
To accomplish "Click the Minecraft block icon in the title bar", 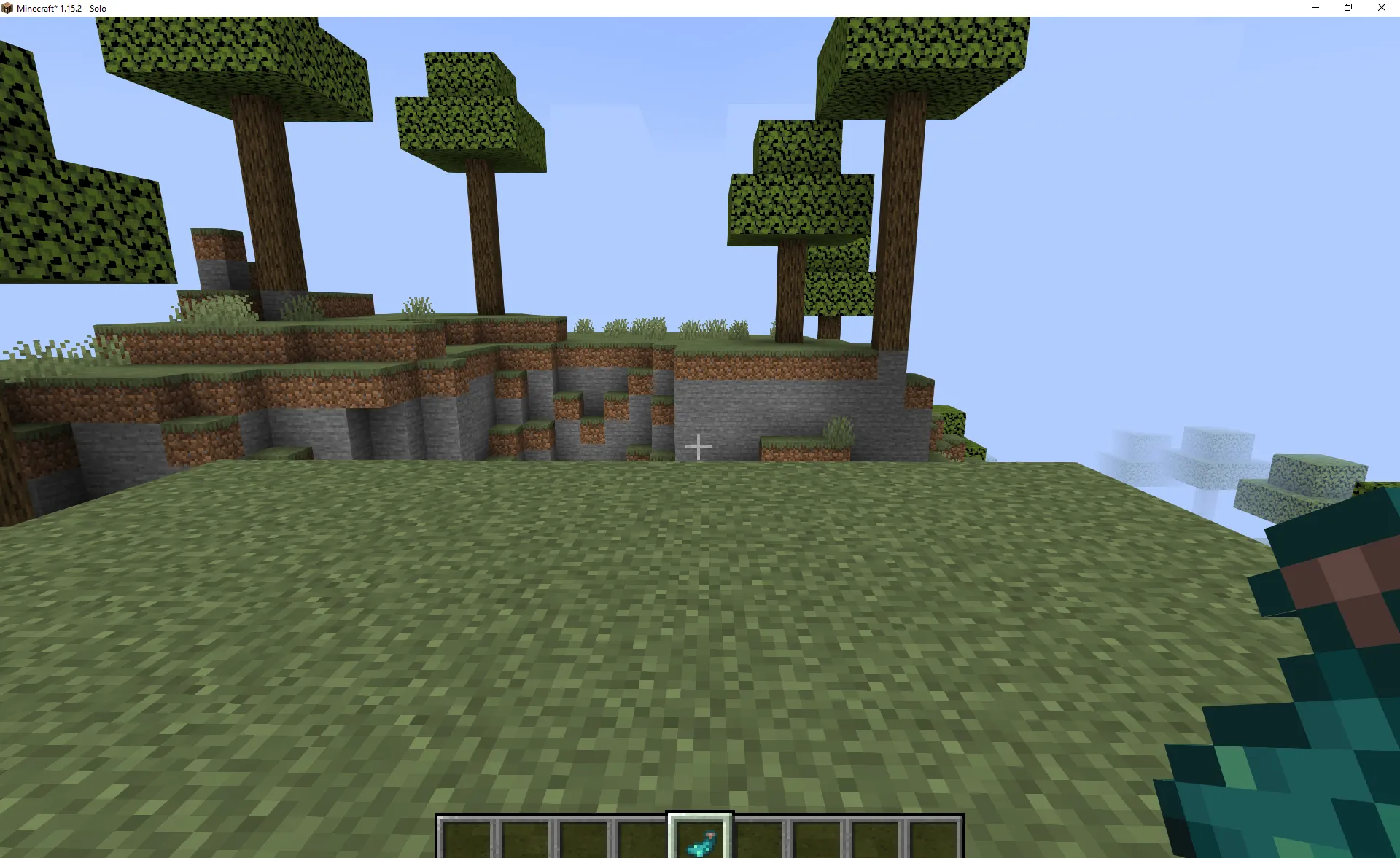I will (x=7, y=7).
